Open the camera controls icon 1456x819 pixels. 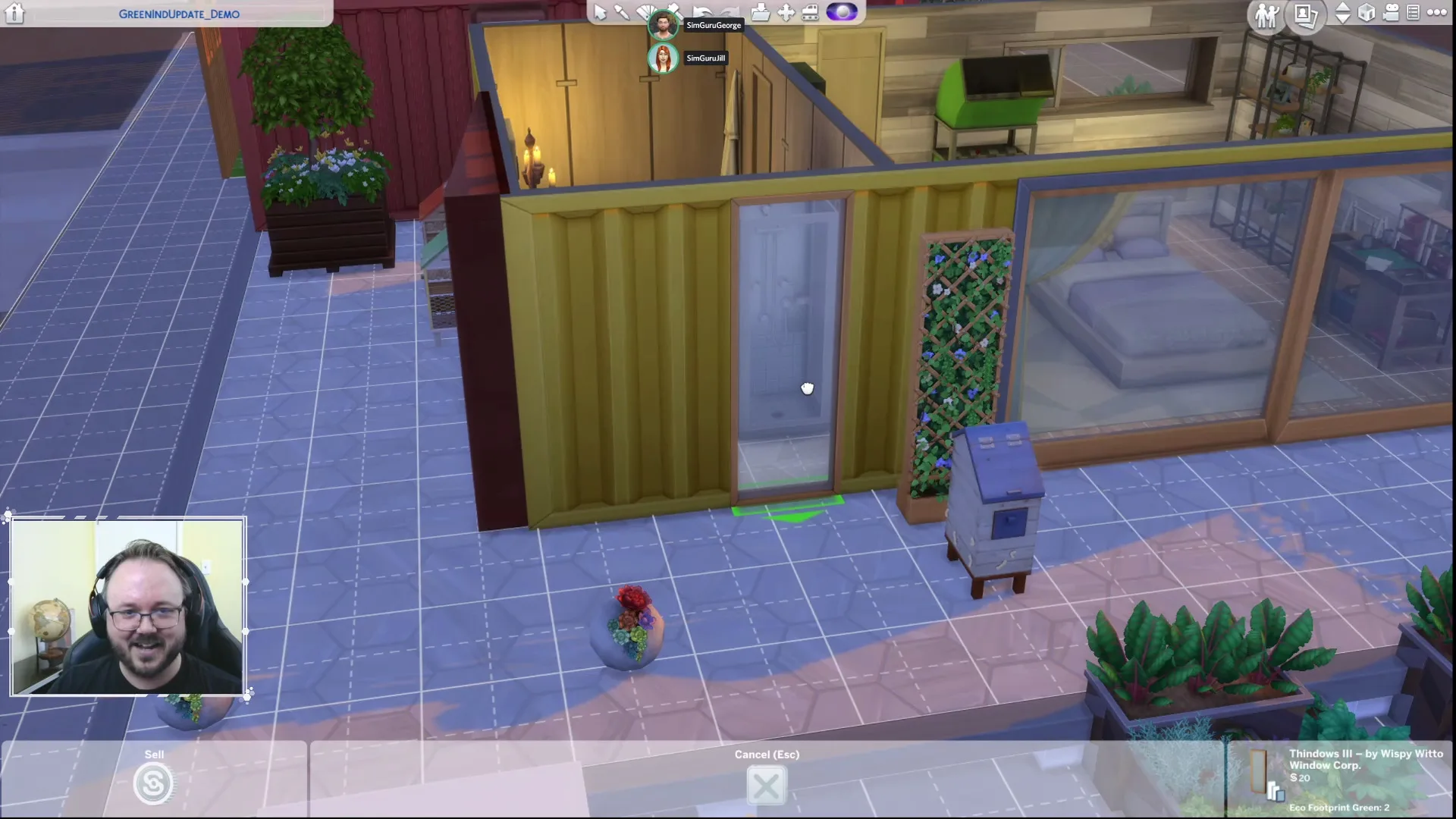1391,13
